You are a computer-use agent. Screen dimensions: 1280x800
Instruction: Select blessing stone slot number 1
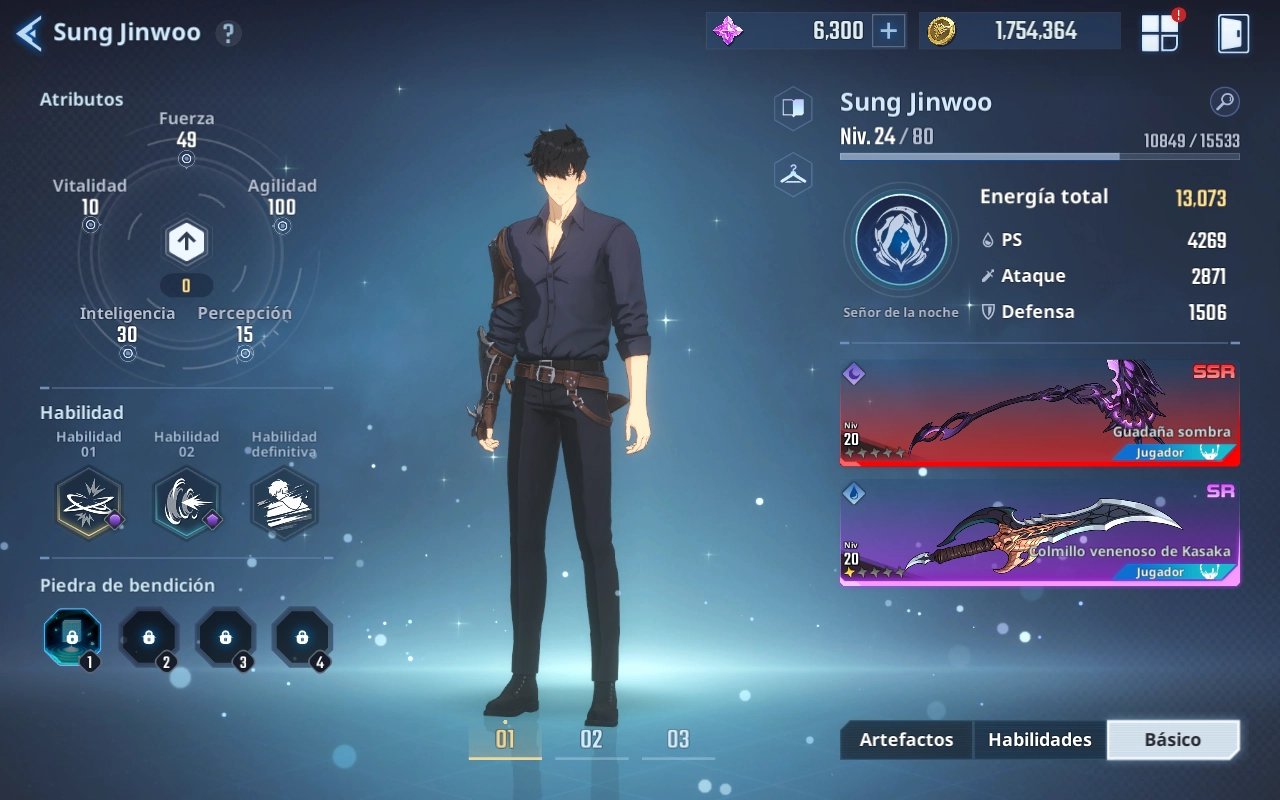(x=73, y=637)
